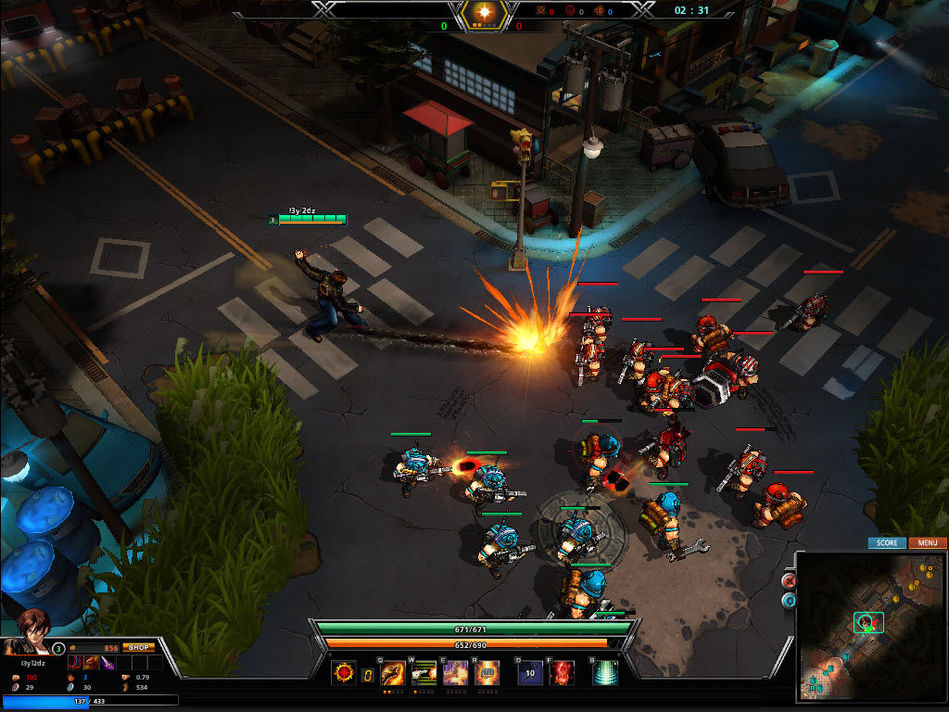Activate the R fist ultimate ability
The image size is (949, 712).
[487, 673]
